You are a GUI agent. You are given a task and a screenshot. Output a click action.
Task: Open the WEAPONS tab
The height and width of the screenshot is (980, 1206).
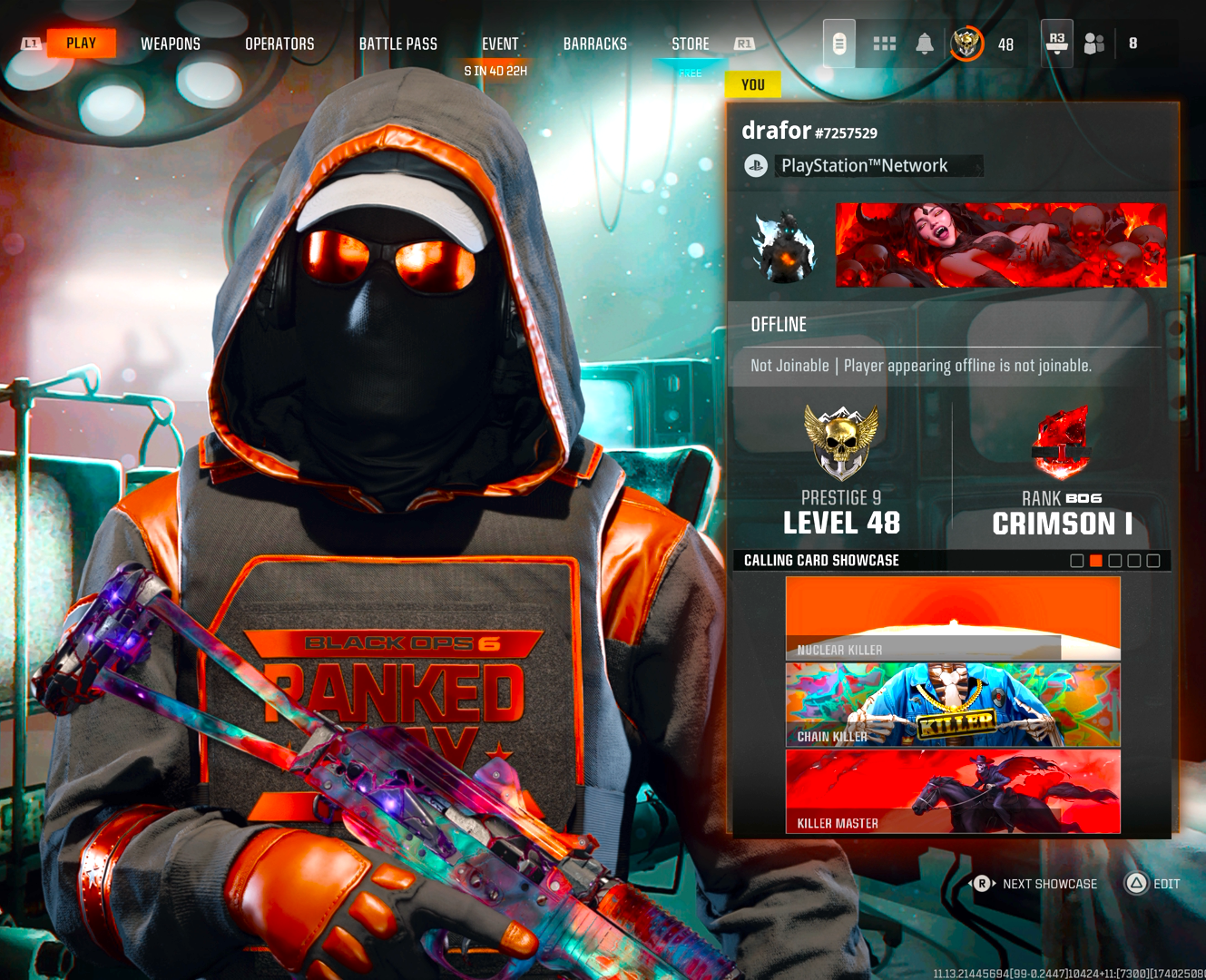[171, 44]
